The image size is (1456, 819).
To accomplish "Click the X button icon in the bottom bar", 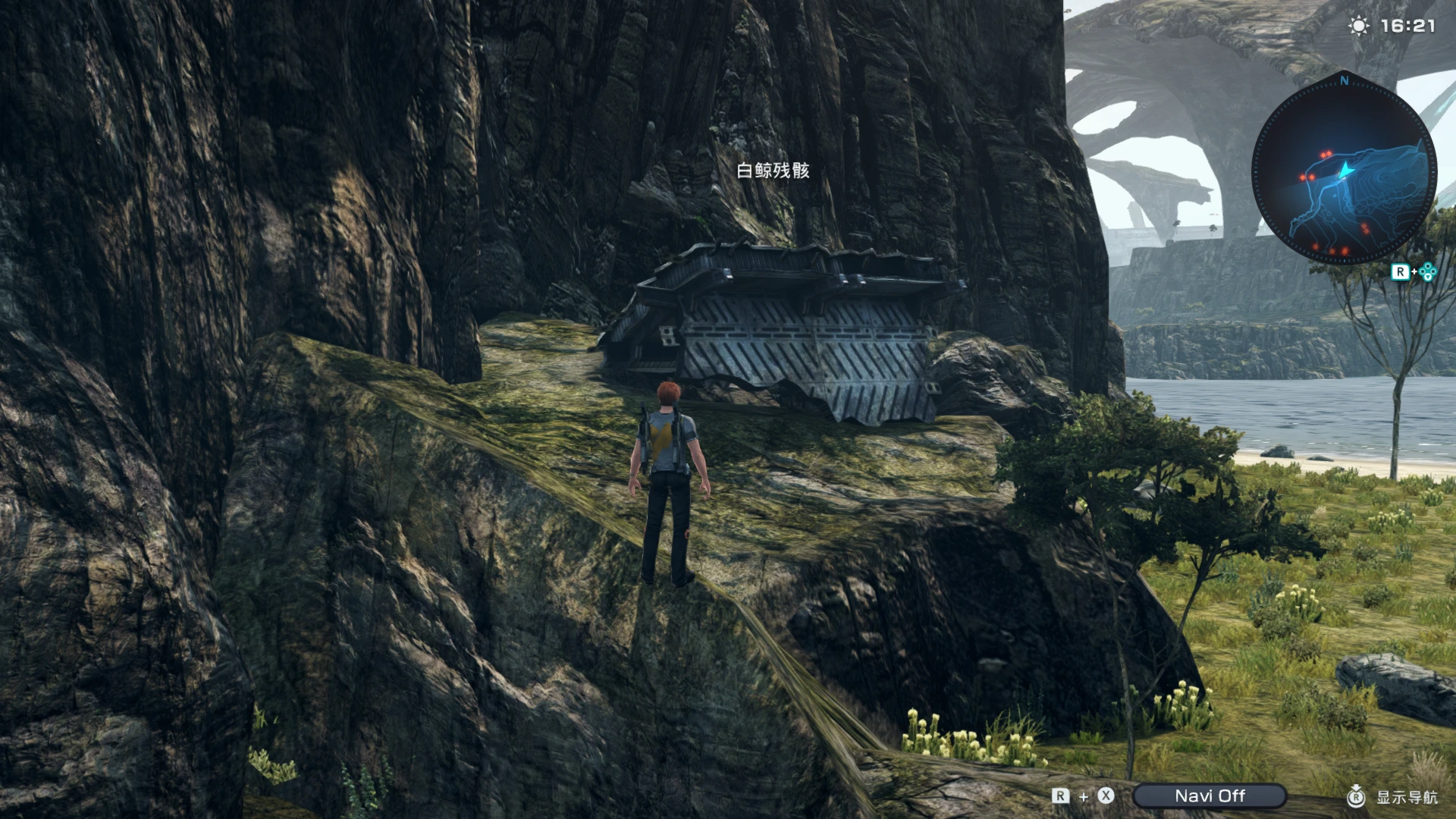I will (x=1105, y=797).
